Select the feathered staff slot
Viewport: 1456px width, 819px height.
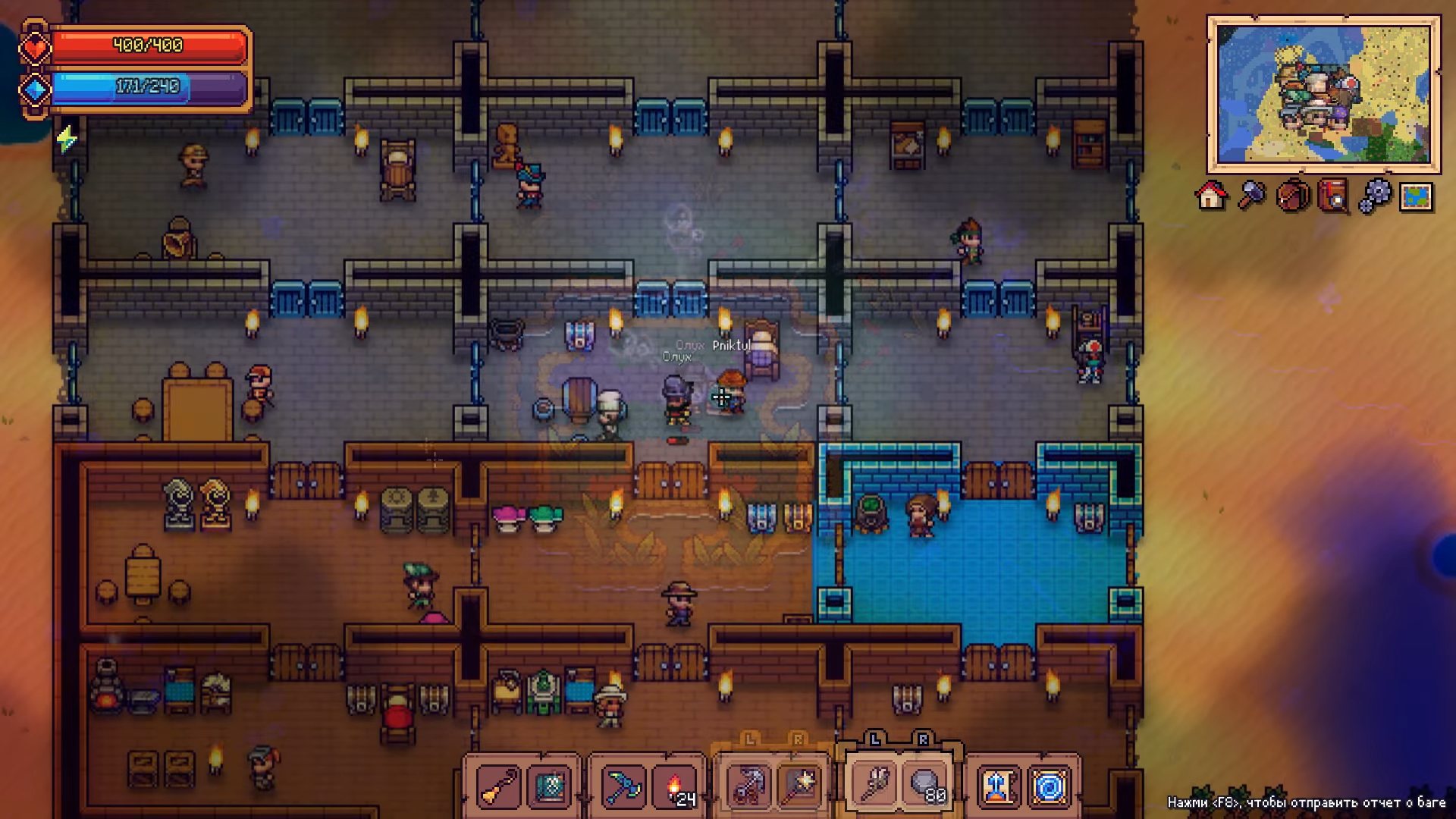pos(874,787)
